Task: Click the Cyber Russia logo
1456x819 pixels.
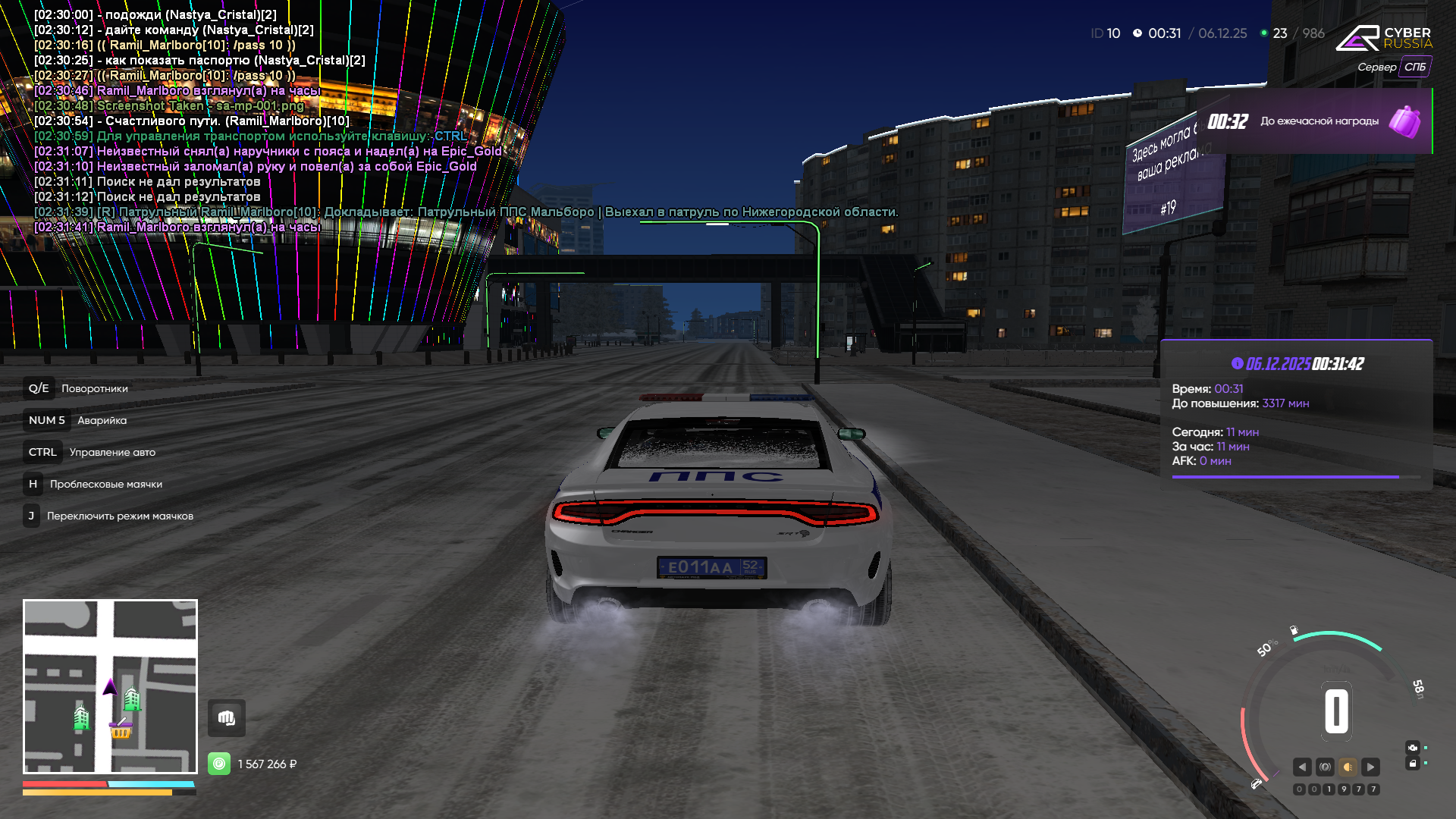Action: click(1383, 38)
